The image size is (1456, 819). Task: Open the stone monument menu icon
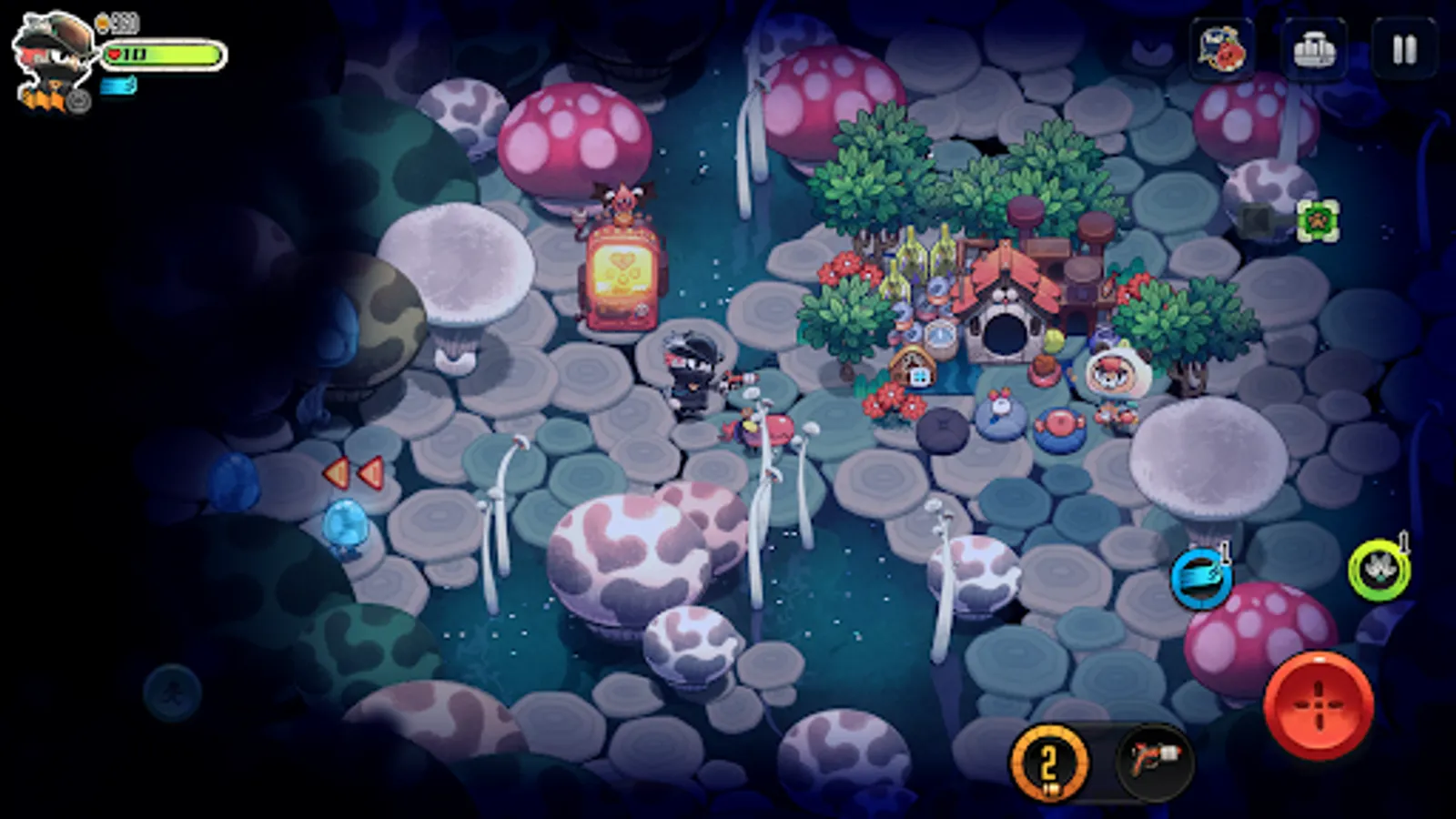click(x=1315, y=48)
